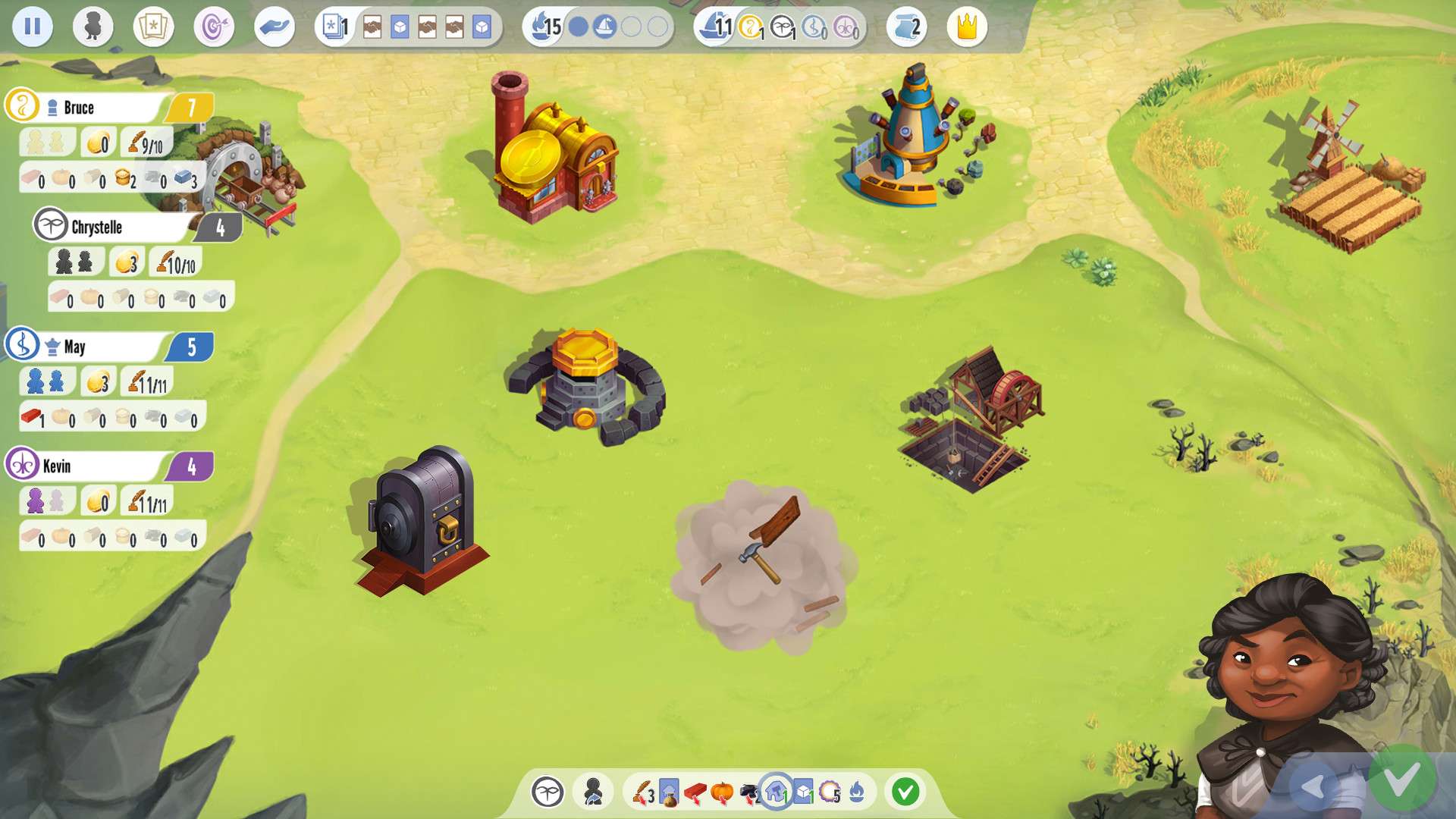Open the gold crown scoring button
The width and height of the screenshot is (1456, 819).
tap(966, 27)
